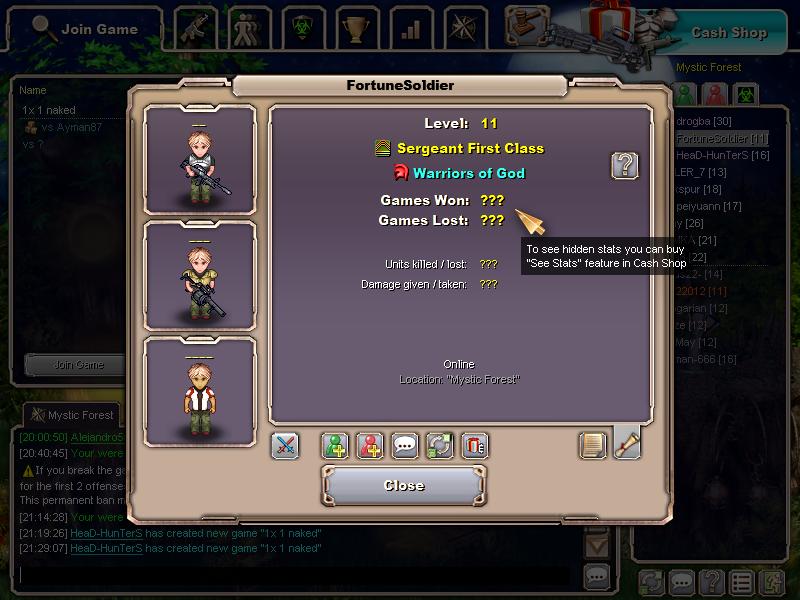
Task: Select the middle soldier with heavy gun
Action: point(200,275)
